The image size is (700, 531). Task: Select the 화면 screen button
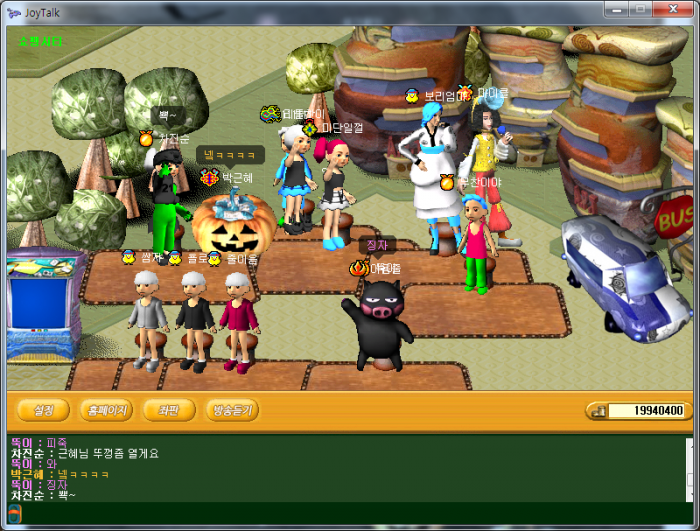168,410
